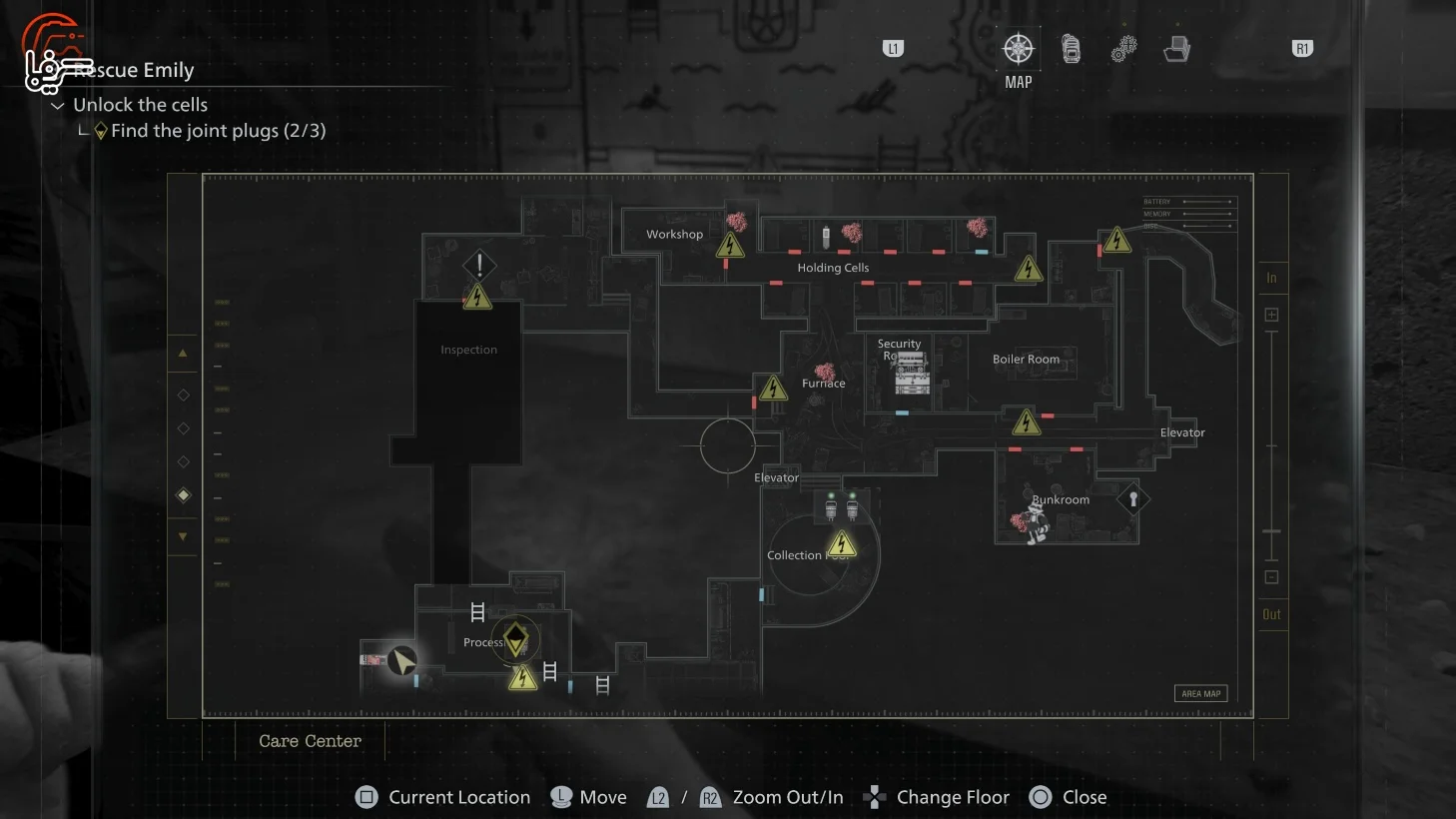Switch to the backpack inventory tab

[x=1071, y=49]
